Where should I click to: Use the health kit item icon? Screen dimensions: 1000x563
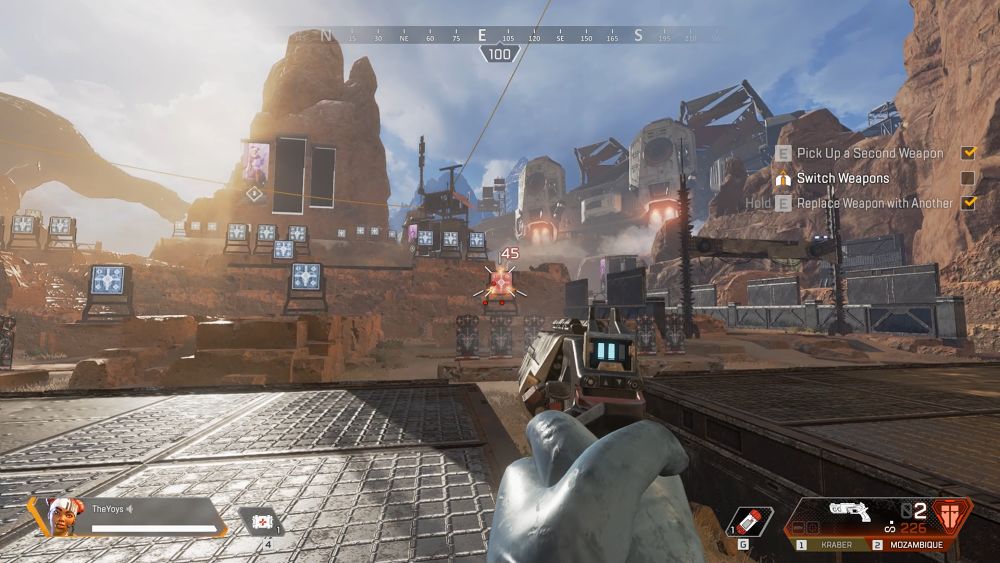click(x=261, y=521)
